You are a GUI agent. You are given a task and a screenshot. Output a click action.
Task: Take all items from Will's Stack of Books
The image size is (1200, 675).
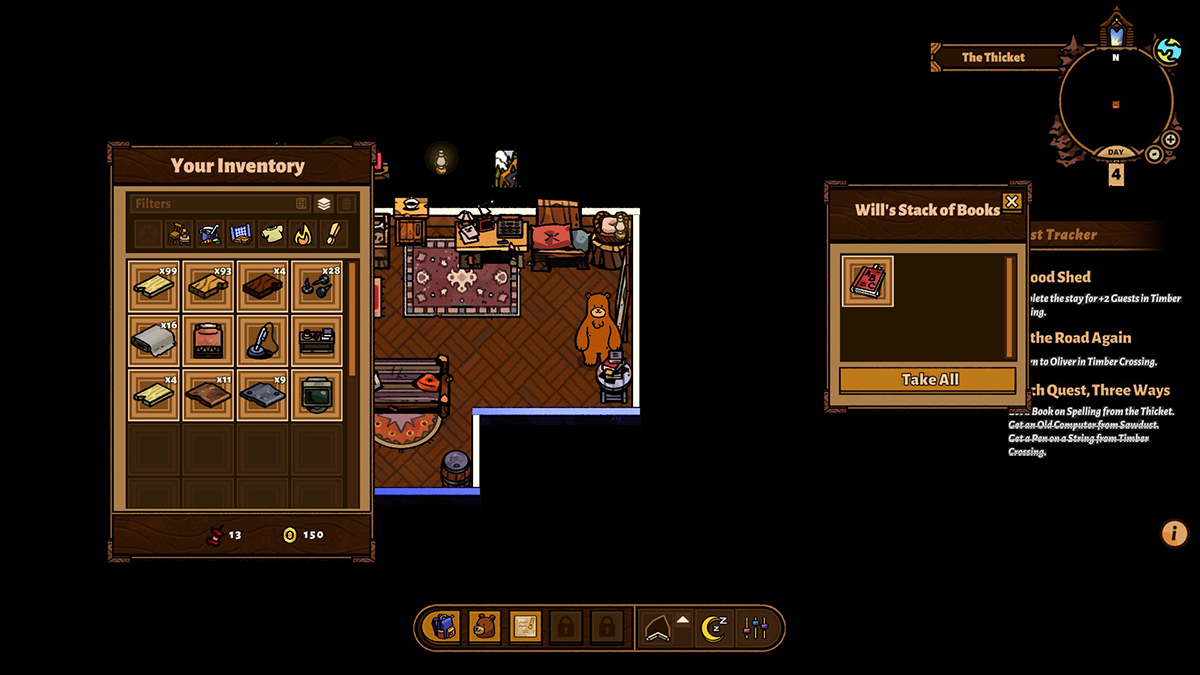click(927, 380)
